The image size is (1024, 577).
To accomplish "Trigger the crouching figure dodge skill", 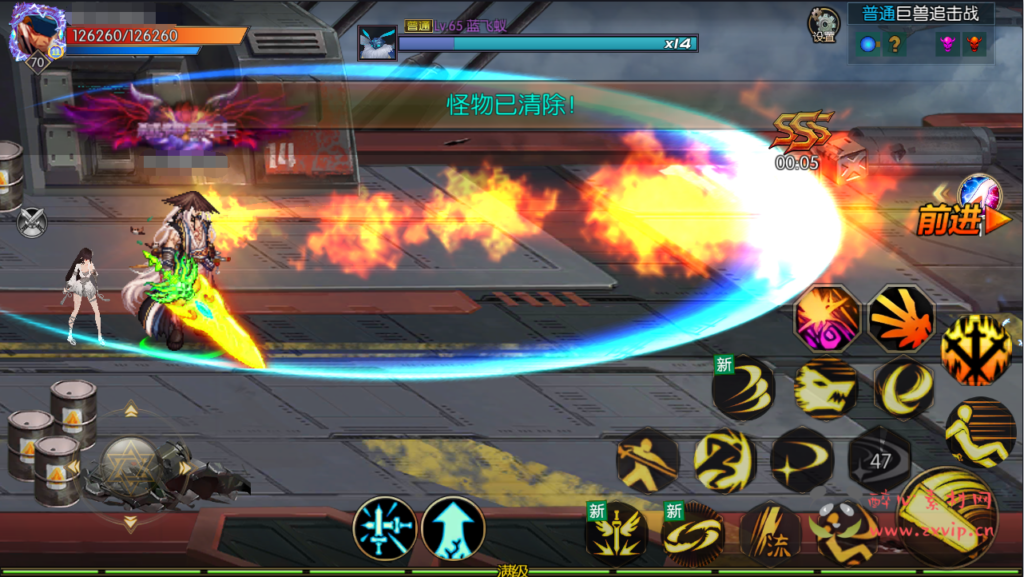I will click(980, 432).
